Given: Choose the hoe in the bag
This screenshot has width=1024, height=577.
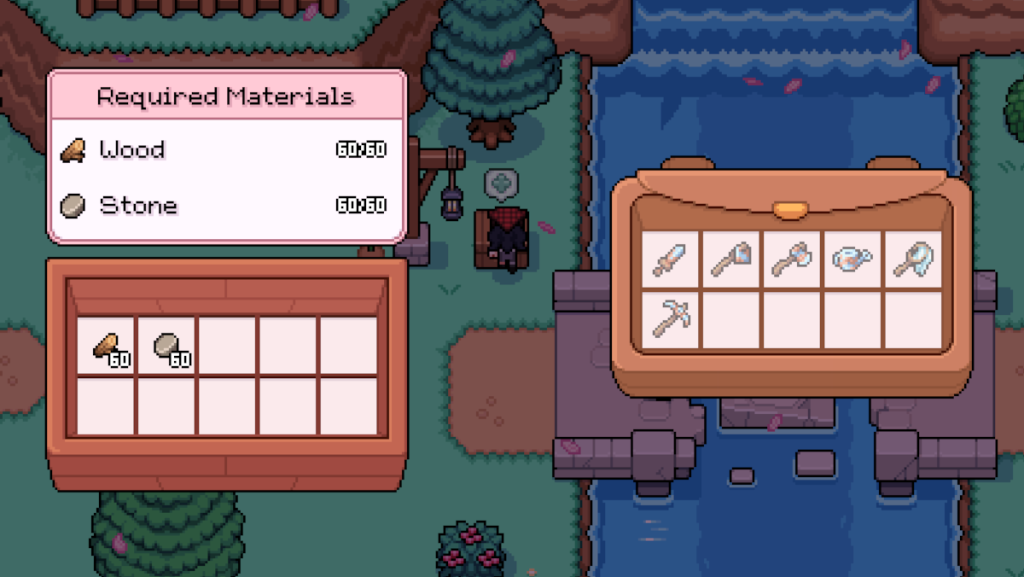Looking at the screenshot, I should tap(730, 260).
